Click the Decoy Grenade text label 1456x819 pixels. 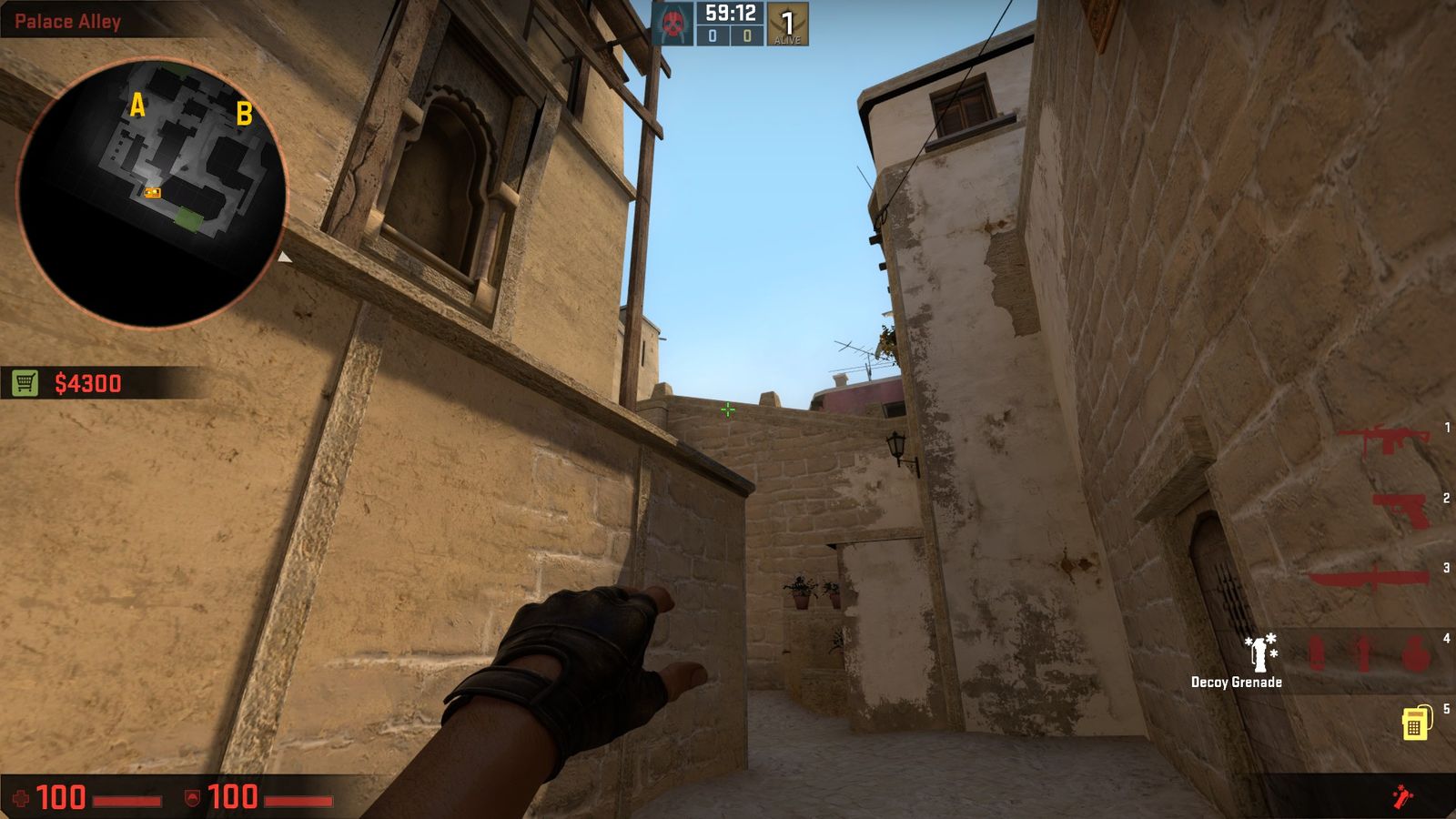(1236, 680)
